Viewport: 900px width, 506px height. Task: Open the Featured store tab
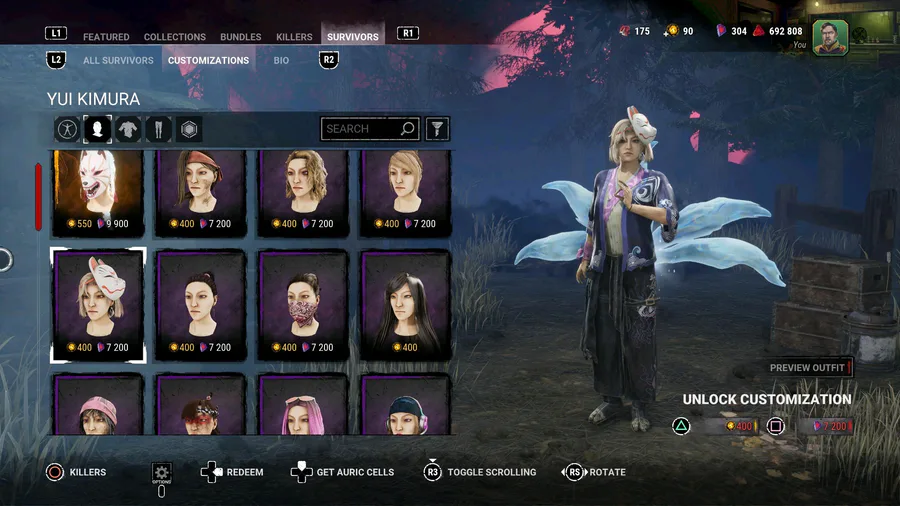tap(106, 37)
